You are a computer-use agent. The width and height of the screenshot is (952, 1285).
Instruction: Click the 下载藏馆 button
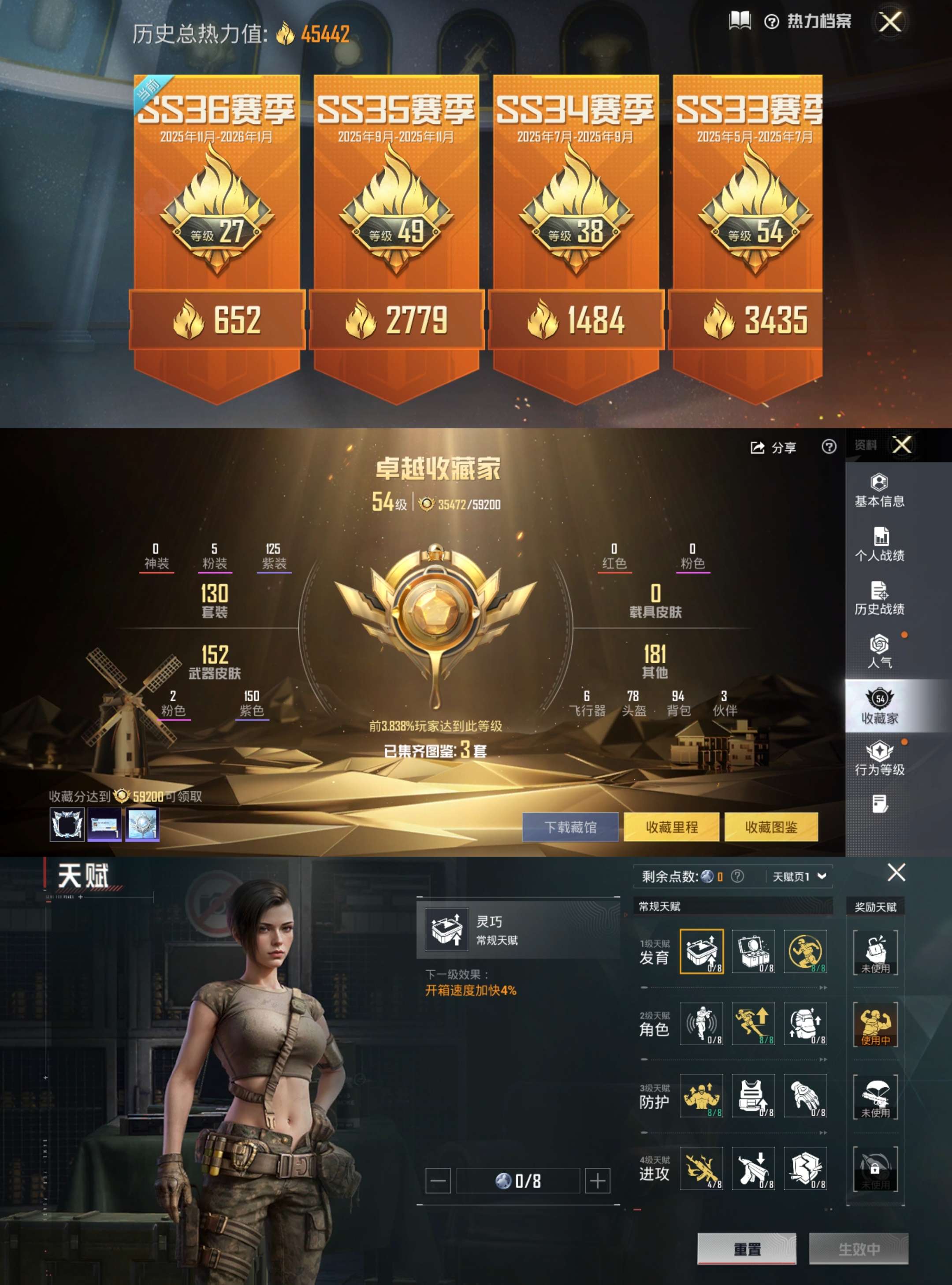pyautogui.click(x=570, y=827)
